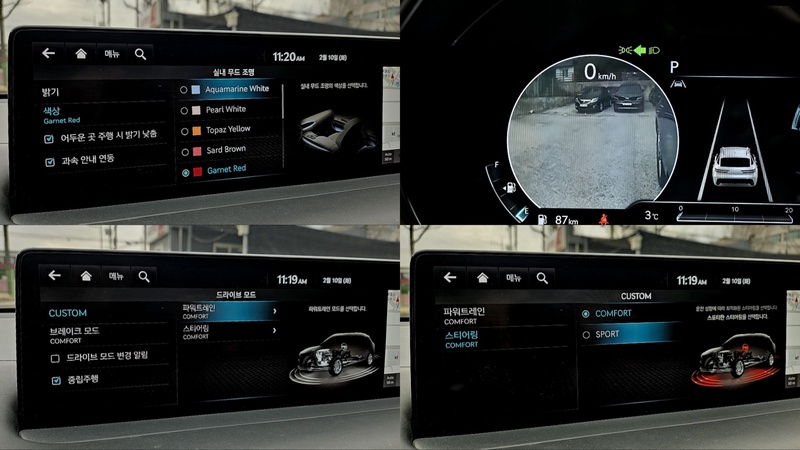800x450 pixels.
Task: Choose the SPORT radio option
Action: (x=586, y=334)
